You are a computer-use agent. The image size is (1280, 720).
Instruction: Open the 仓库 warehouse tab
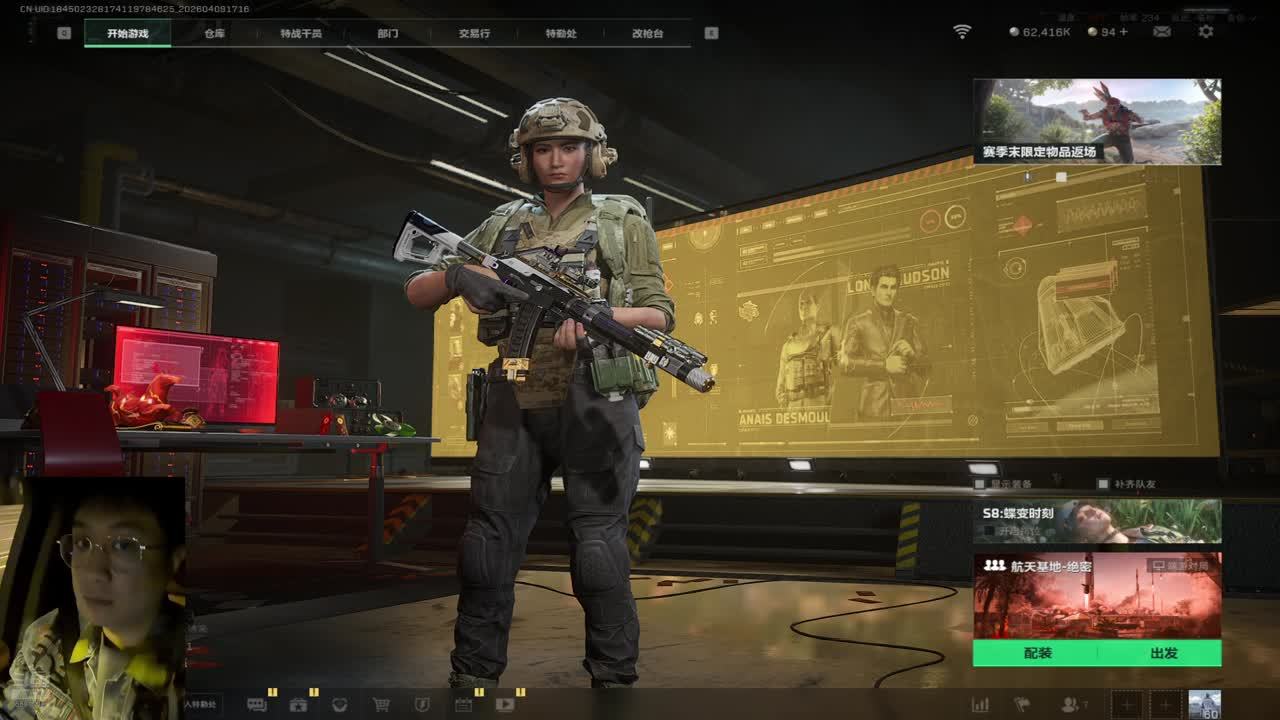coord(214,33)
